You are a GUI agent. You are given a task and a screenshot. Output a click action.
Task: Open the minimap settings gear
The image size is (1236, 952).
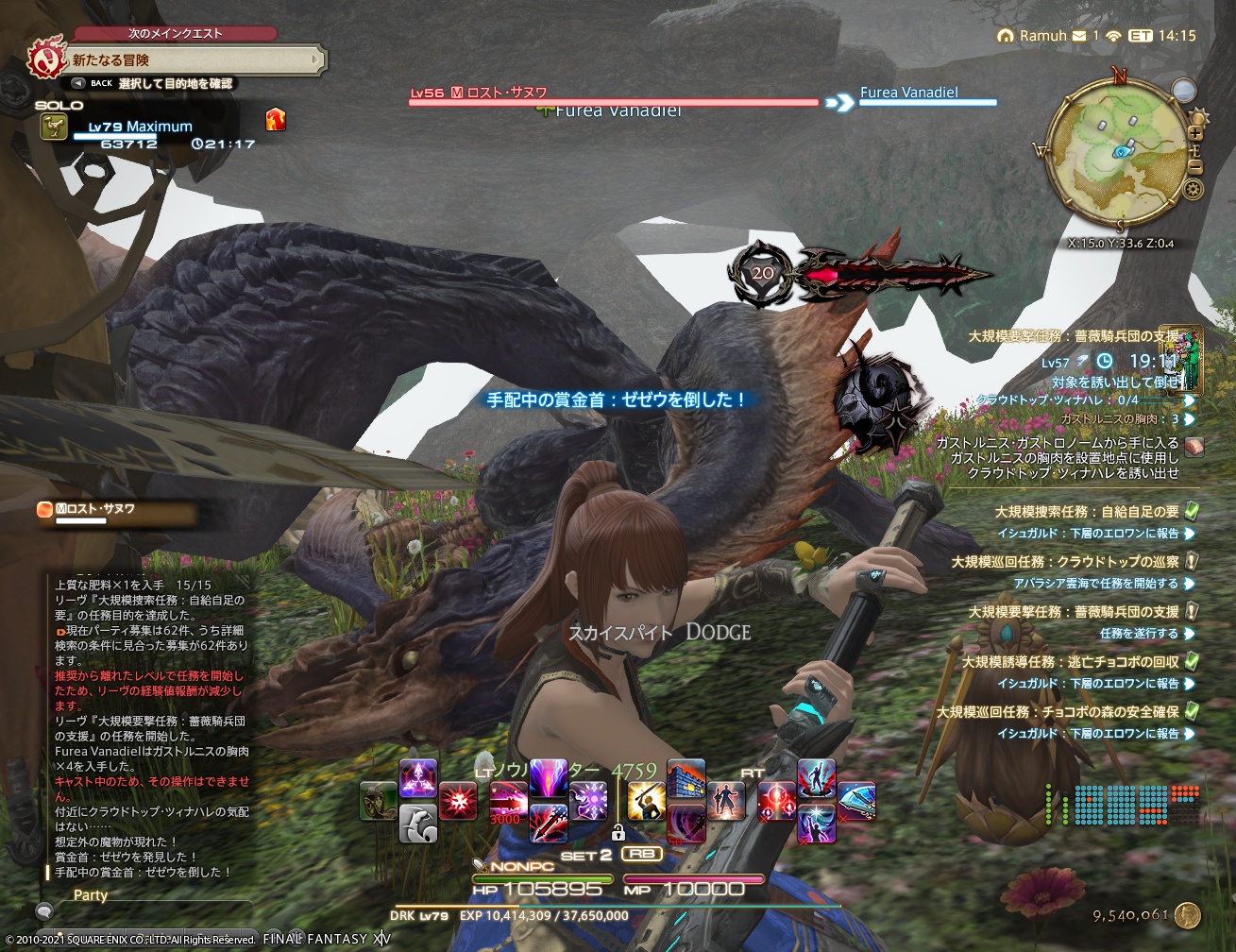point(1193,188)
